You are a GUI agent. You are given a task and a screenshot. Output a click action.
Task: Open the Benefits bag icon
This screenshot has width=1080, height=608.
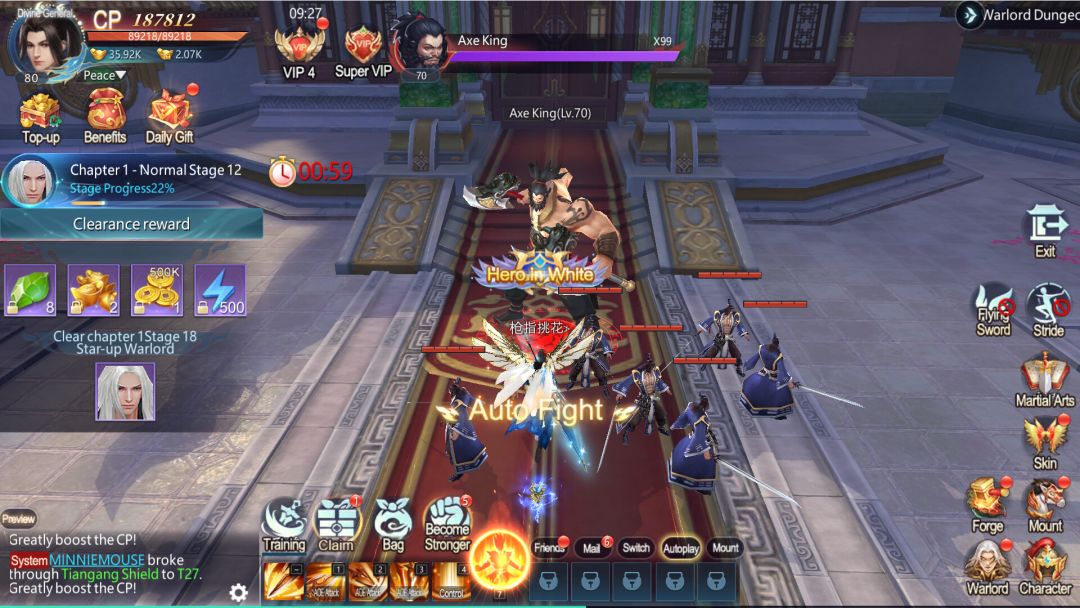pos(104,115)
